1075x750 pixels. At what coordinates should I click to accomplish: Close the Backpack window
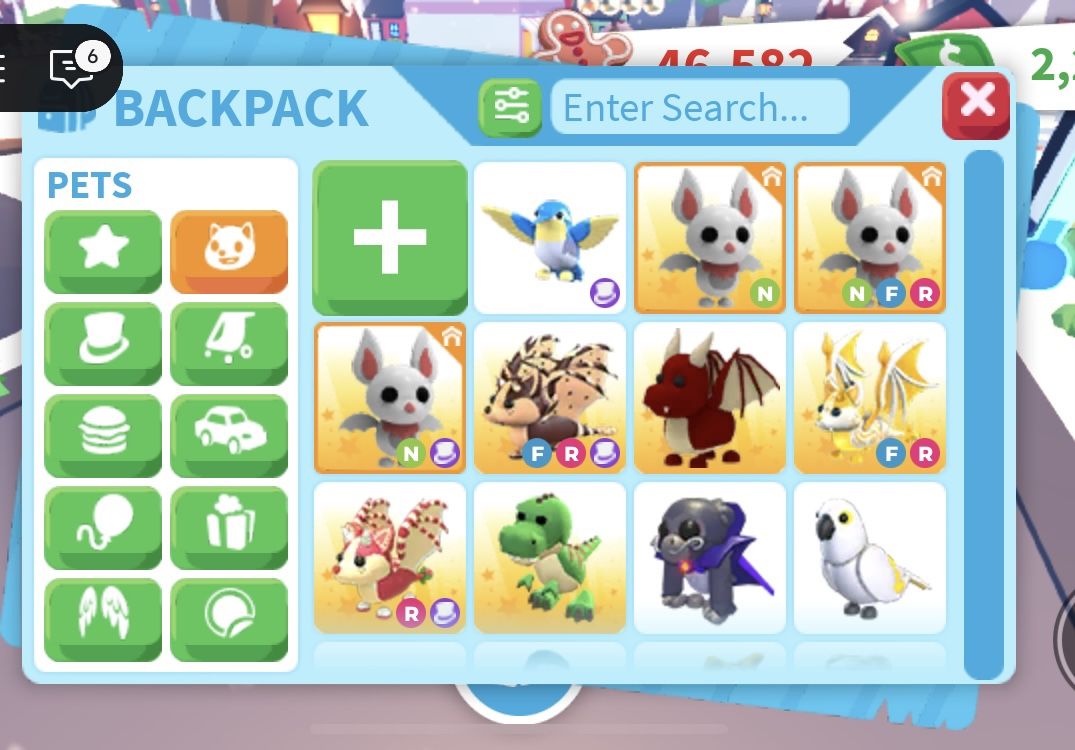[x=975, y=104]
